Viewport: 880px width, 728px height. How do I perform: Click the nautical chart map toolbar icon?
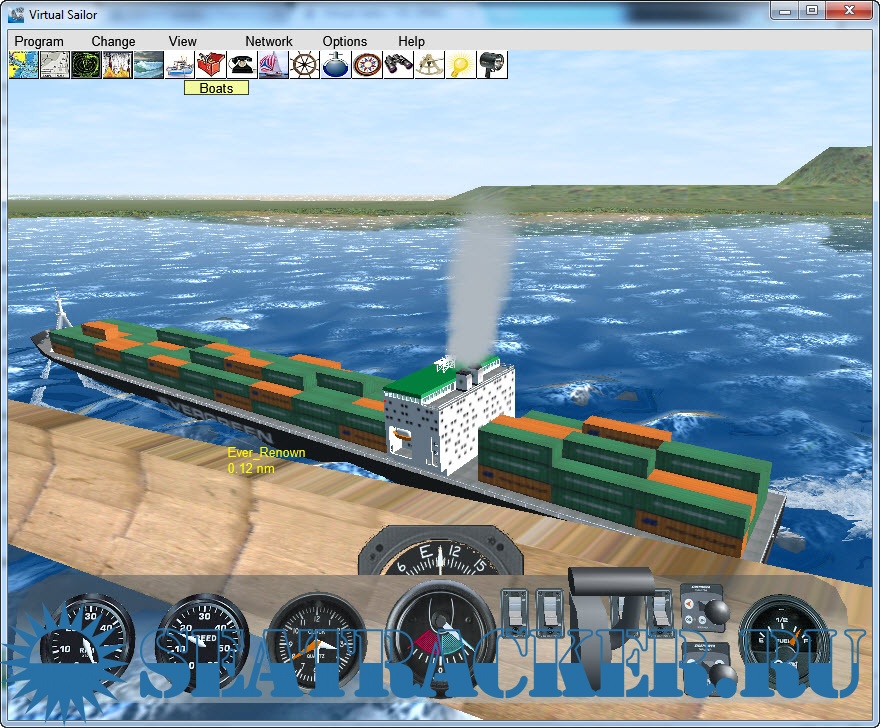pos(23,65)
